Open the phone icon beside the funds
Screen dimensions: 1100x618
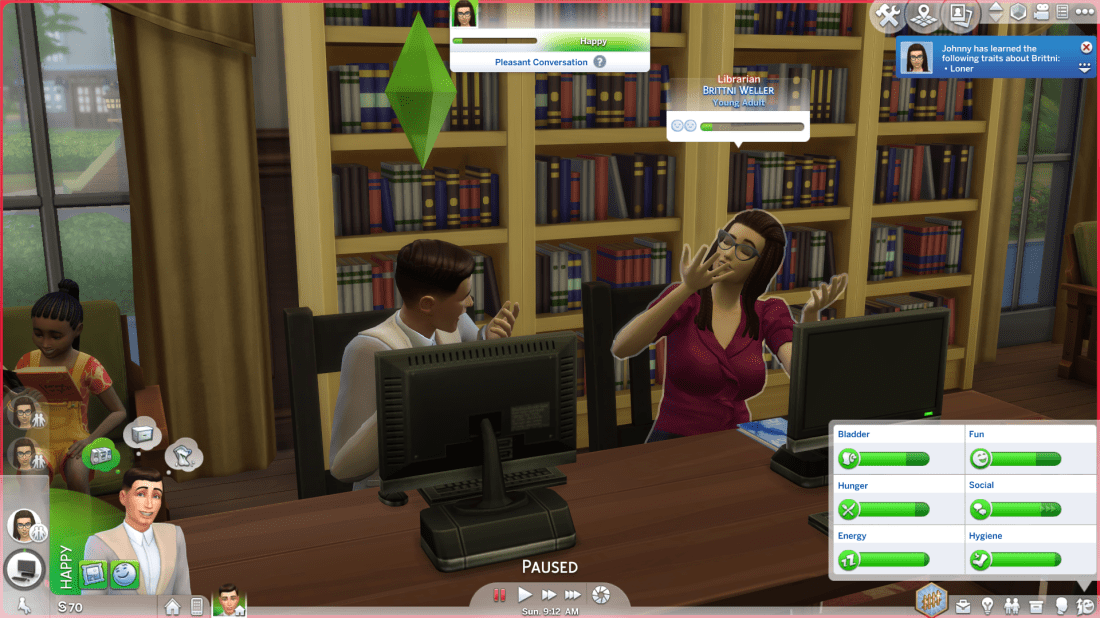point(197,606)
